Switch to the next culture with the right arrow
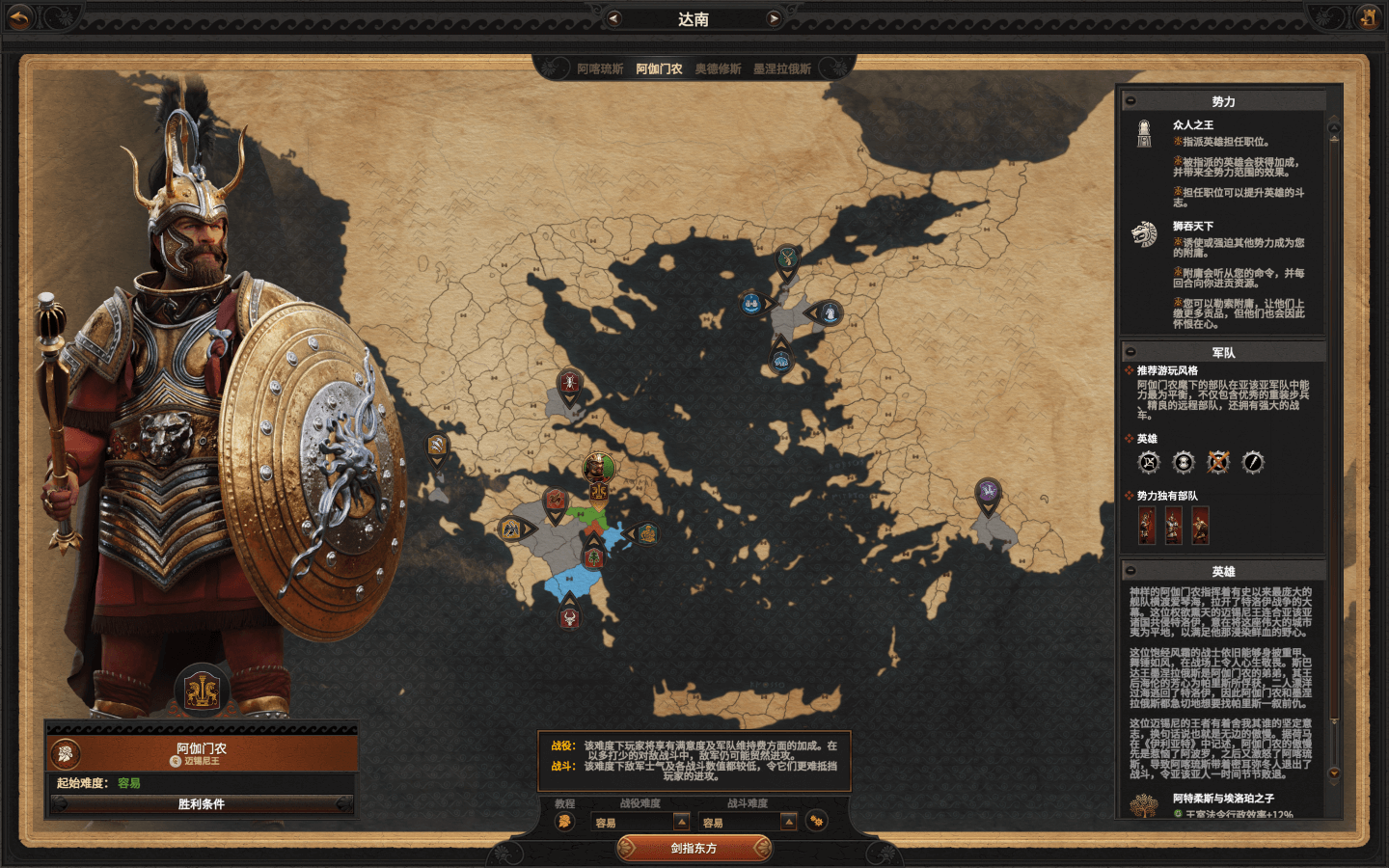 [774, 18]
